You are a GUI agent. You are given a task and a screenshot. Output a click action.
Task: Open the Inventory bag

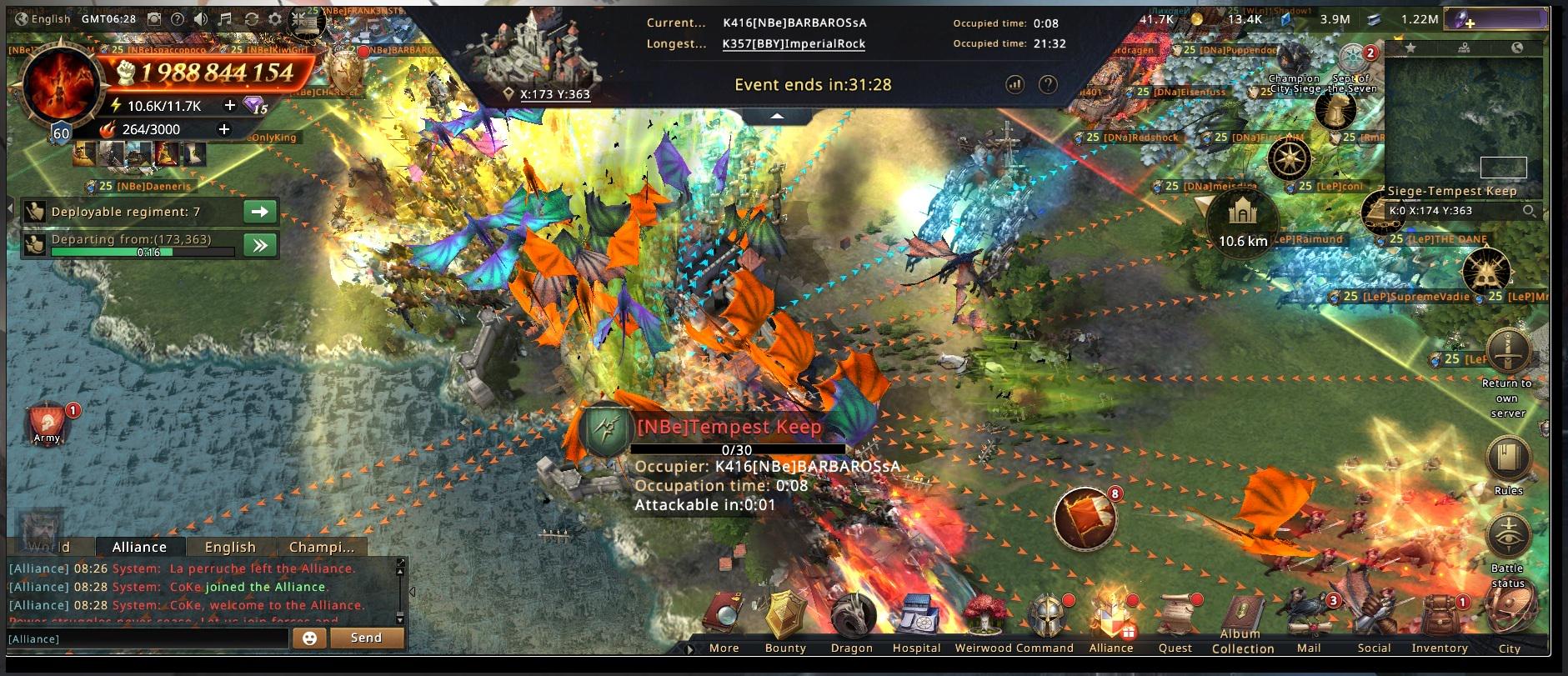[x=1440, y=619]
